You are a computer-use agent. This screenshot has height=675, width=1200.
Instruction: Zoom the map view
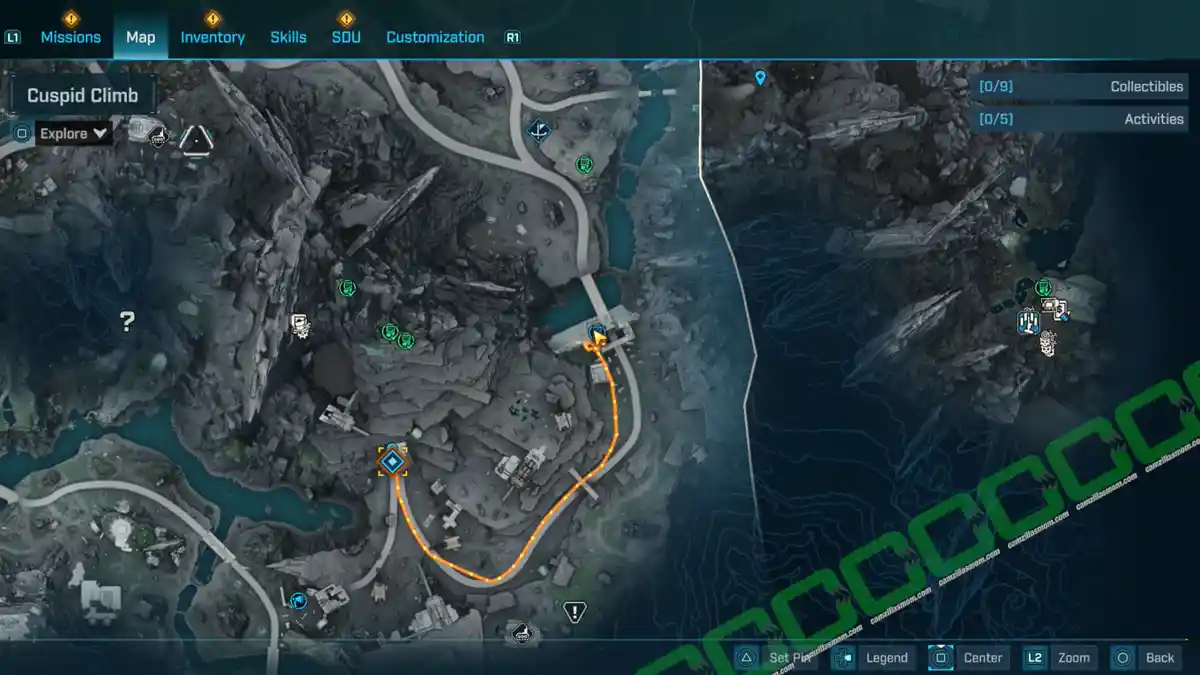click(1060, 657)
